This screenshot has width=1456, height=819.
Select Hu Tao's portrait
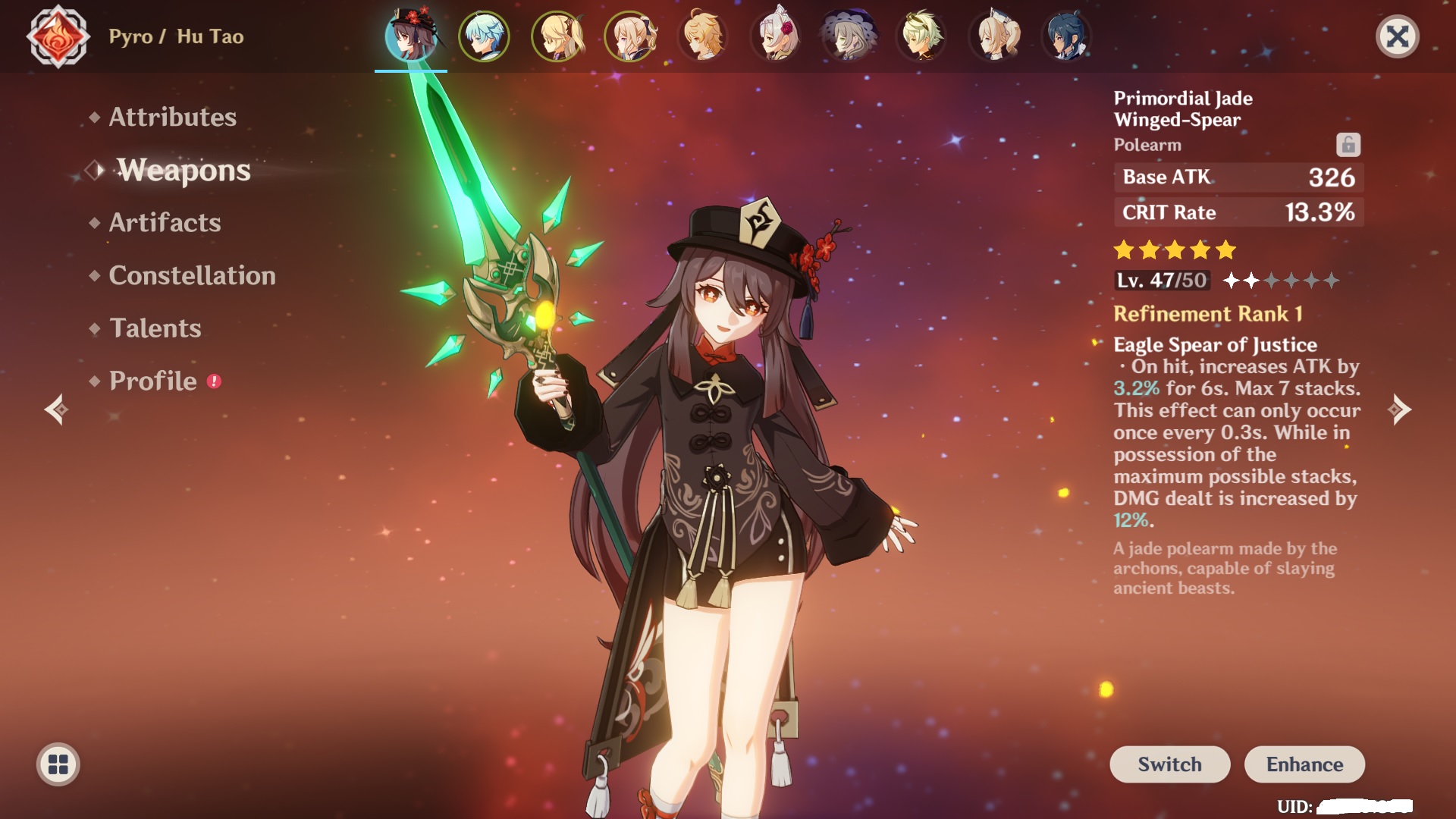tap(410, 36)
